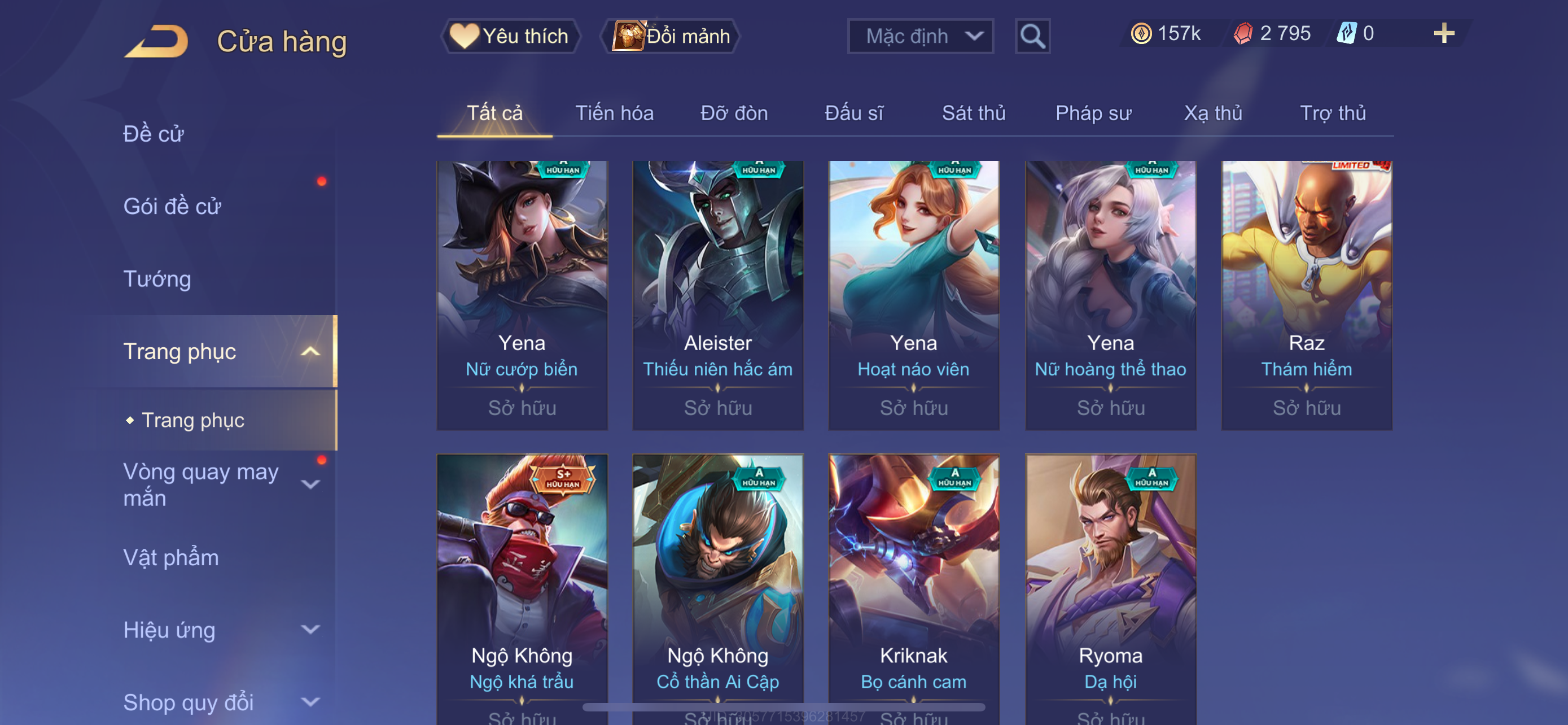
Task: Switch to the Tiến hóa tab
Action: (x=614, y=113)
